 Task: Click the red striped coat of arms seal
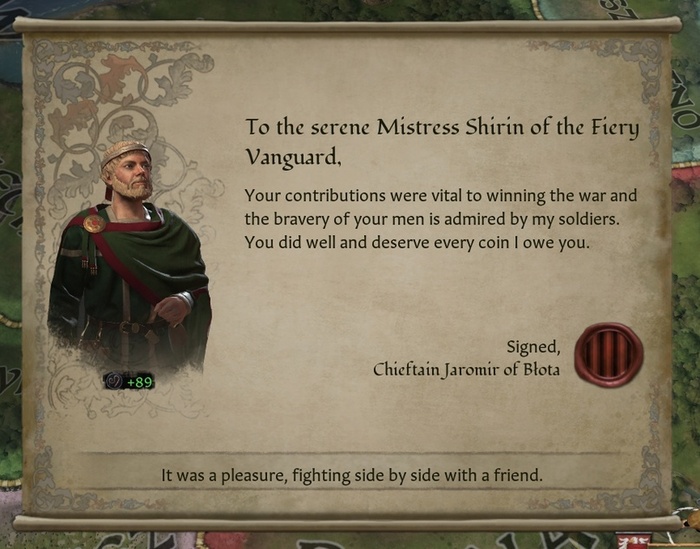pyautogui.click(x=609, y=355)
